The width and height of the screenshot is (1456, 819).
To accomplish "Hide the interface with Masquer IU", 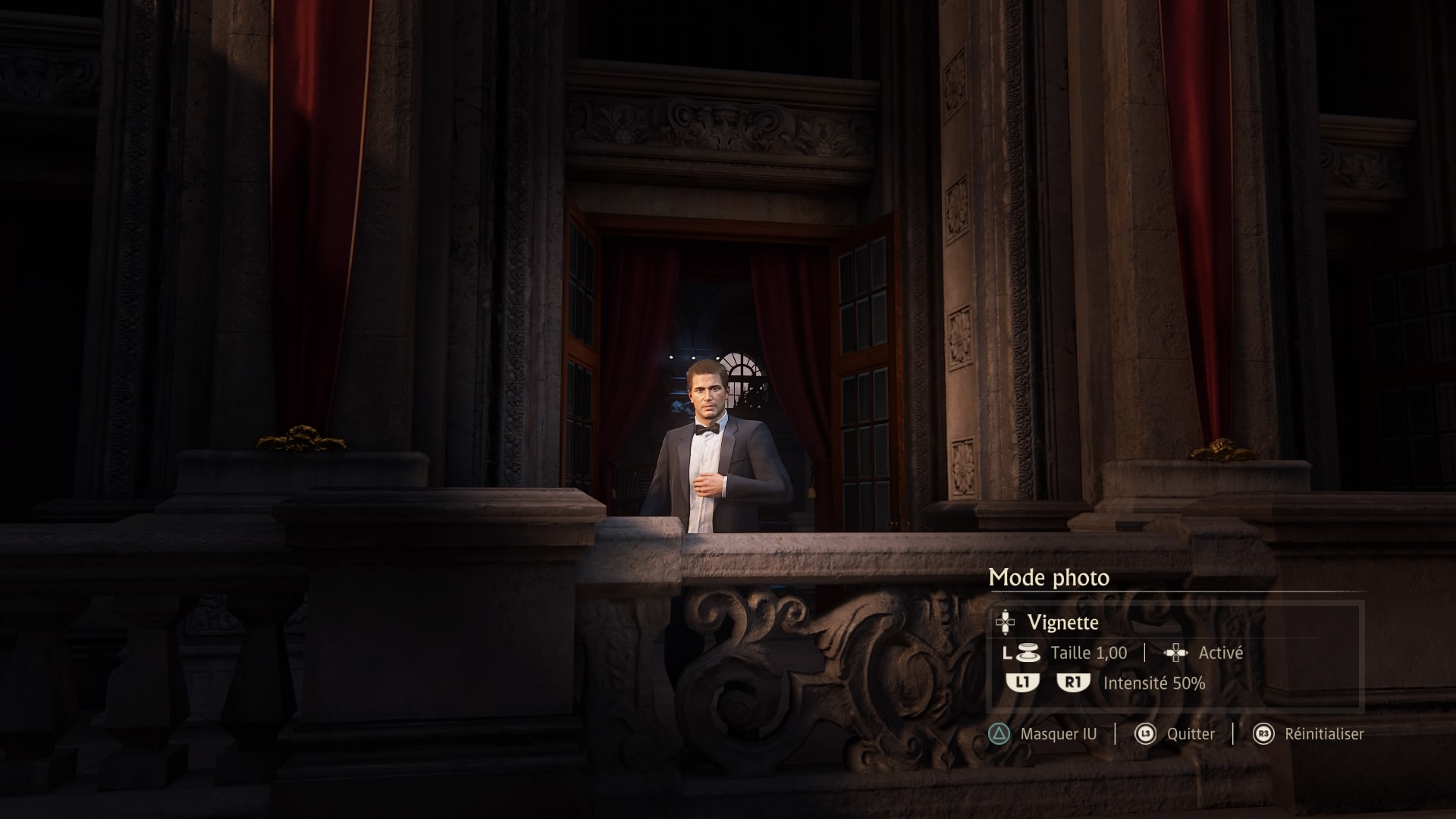I will (x=1057, y=734).
